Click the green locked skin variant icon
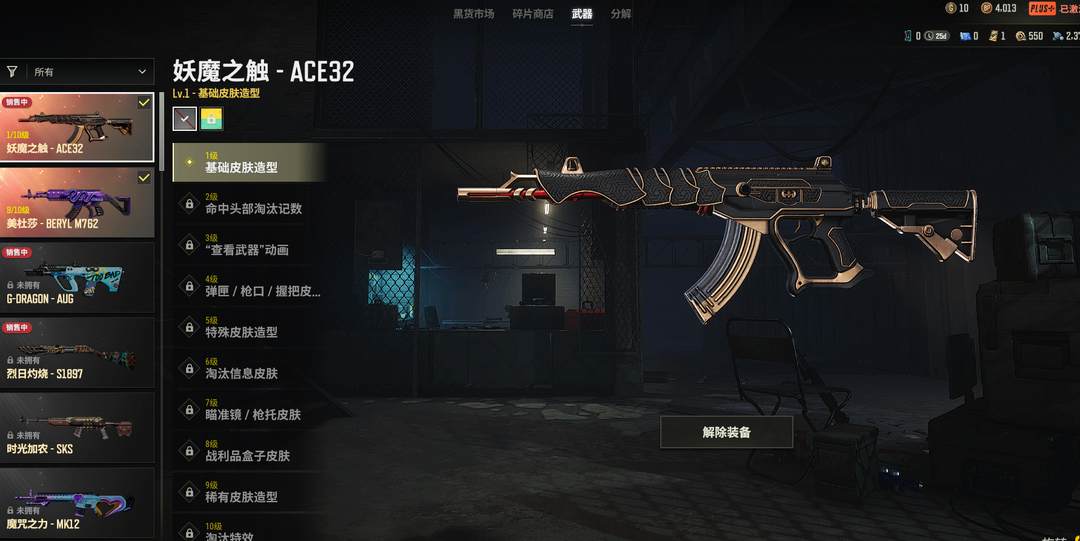The image size is (1080, 541). [x=211, y=119]
